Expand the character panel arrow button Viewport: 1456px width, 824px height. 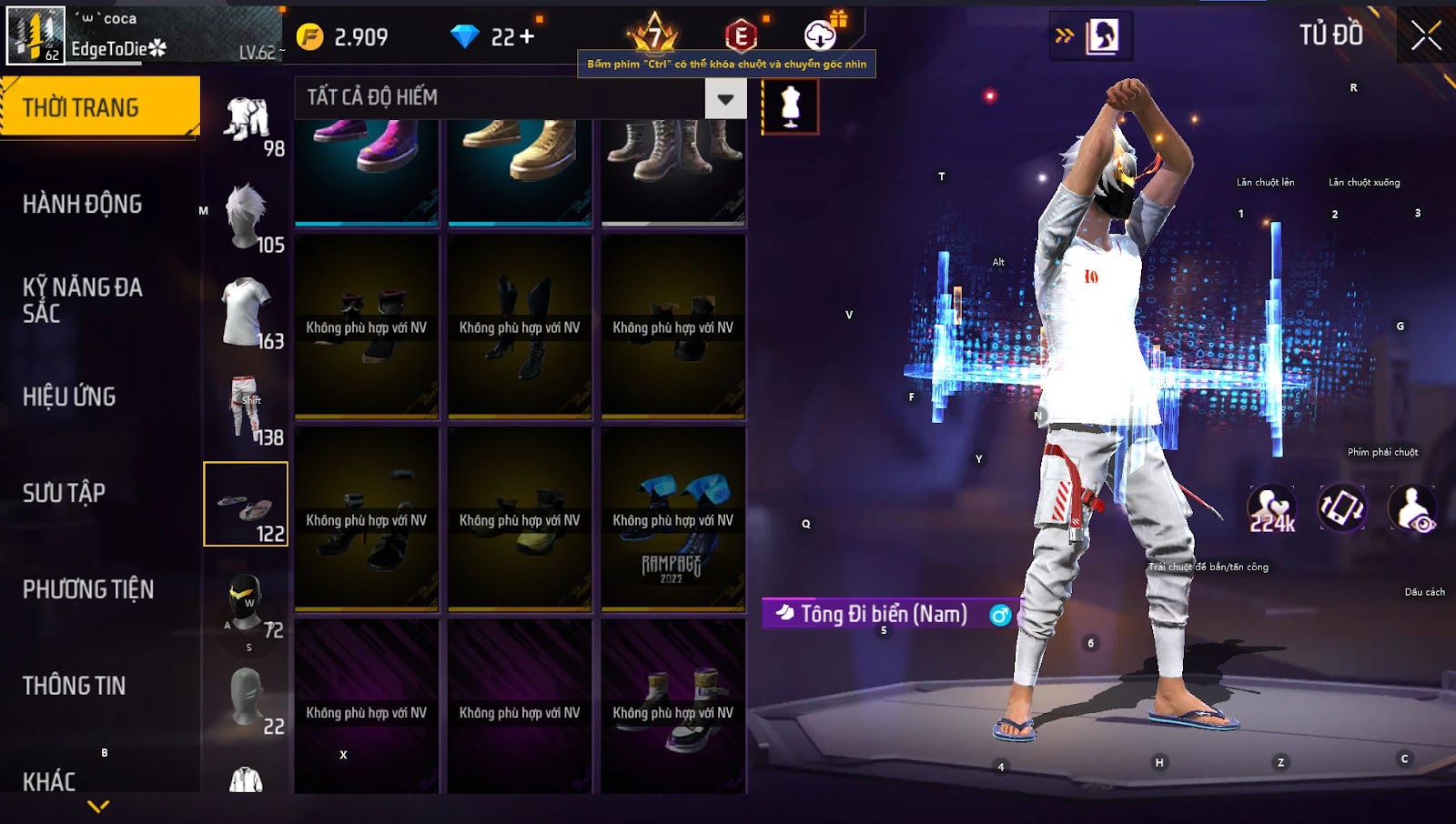click(x=1064, y=36)
